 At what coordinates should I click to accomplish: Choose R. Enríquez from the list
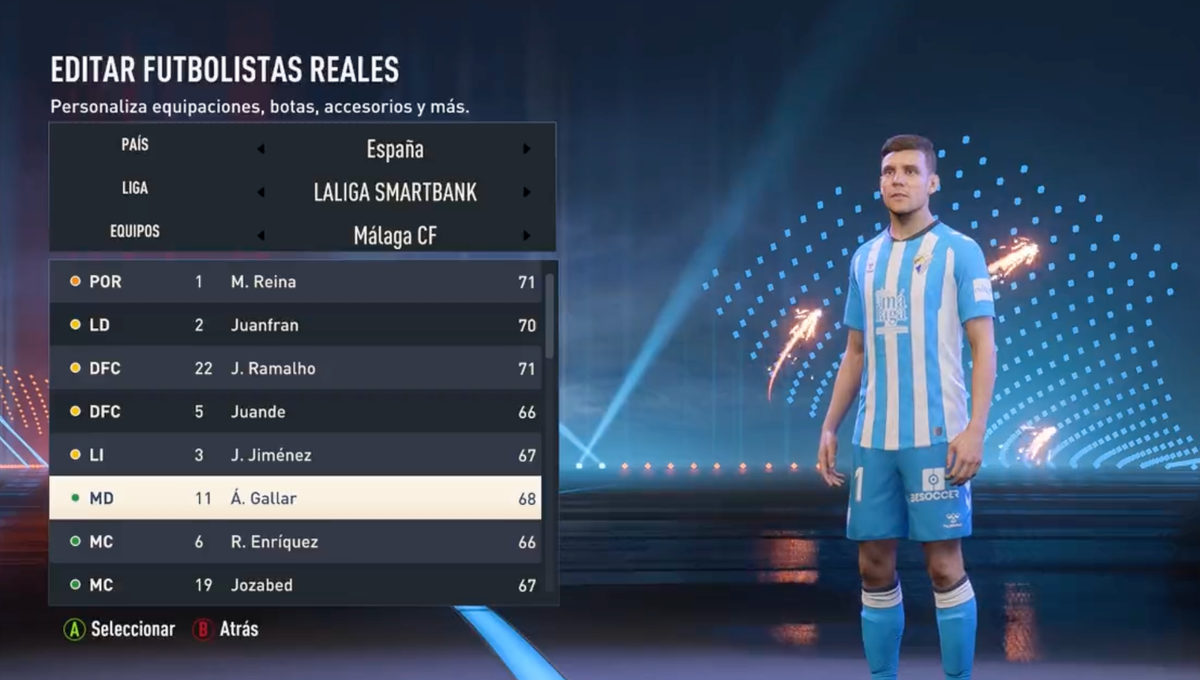[295, 542]
